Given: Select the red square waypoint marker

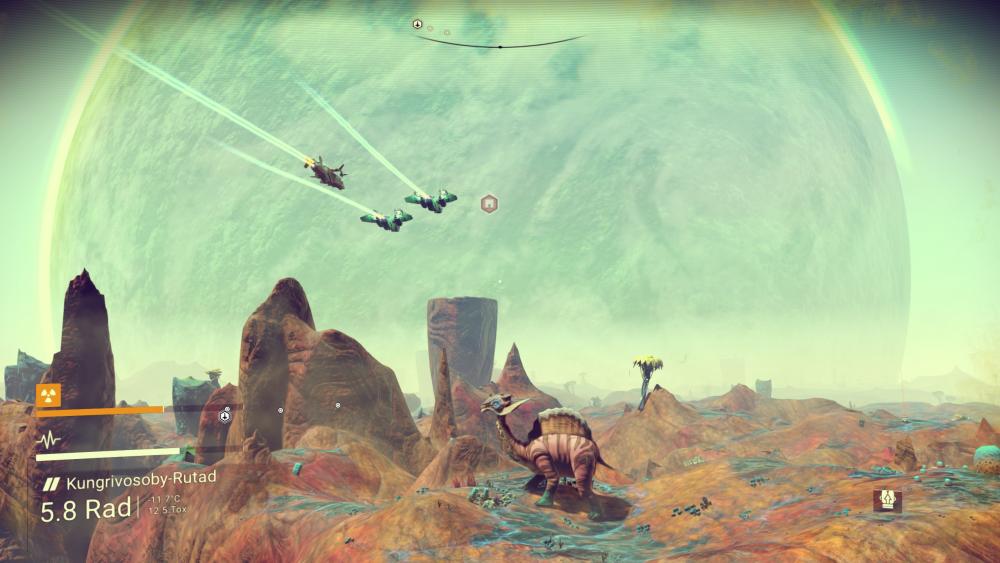Looking at the screenshot, I should pos(887,500).
